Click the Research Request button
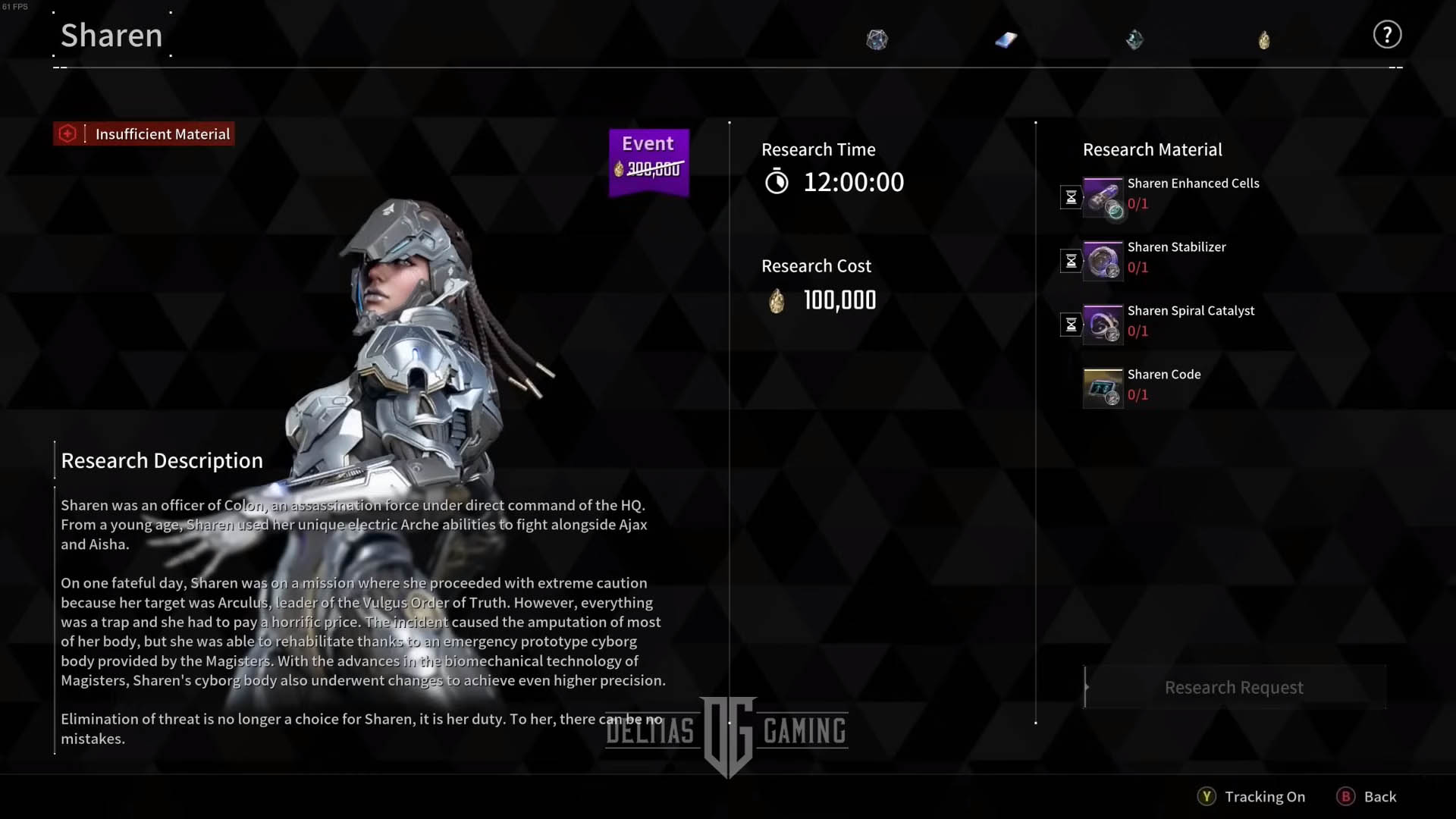This screenshot has height=819, width=1456. pyautogui.click(x=1234, y=687)
